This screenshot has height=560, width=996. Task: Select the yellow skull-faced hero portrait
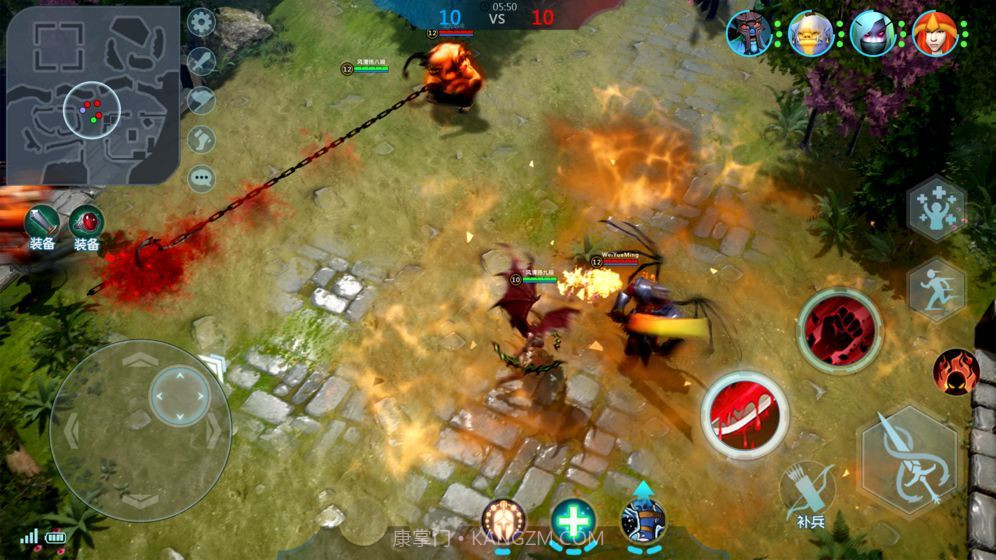pos(811,34)
